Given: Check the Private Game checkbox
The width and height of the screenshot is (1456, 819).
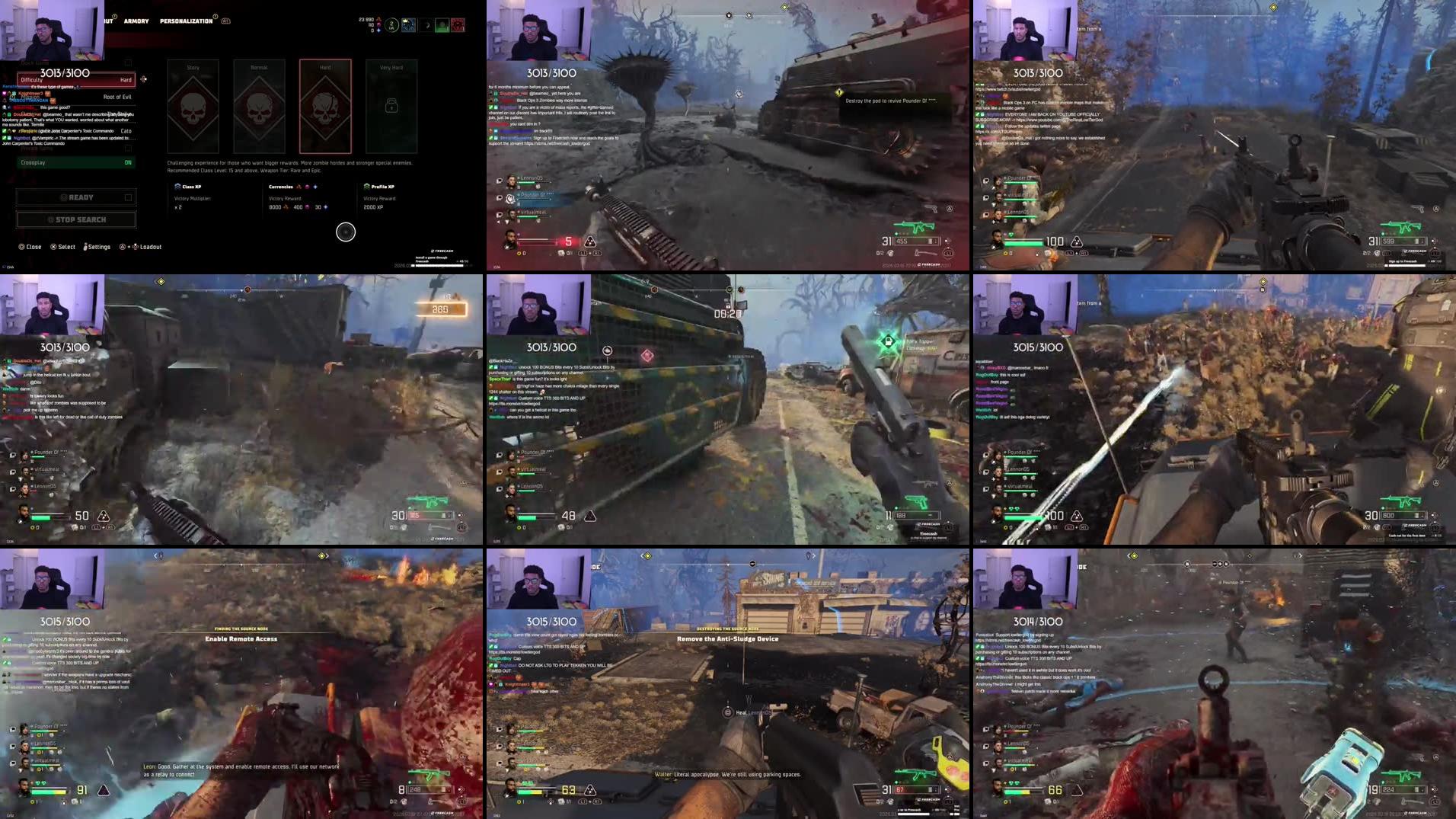Looking at the screenshot, I should tap(127, 147).
